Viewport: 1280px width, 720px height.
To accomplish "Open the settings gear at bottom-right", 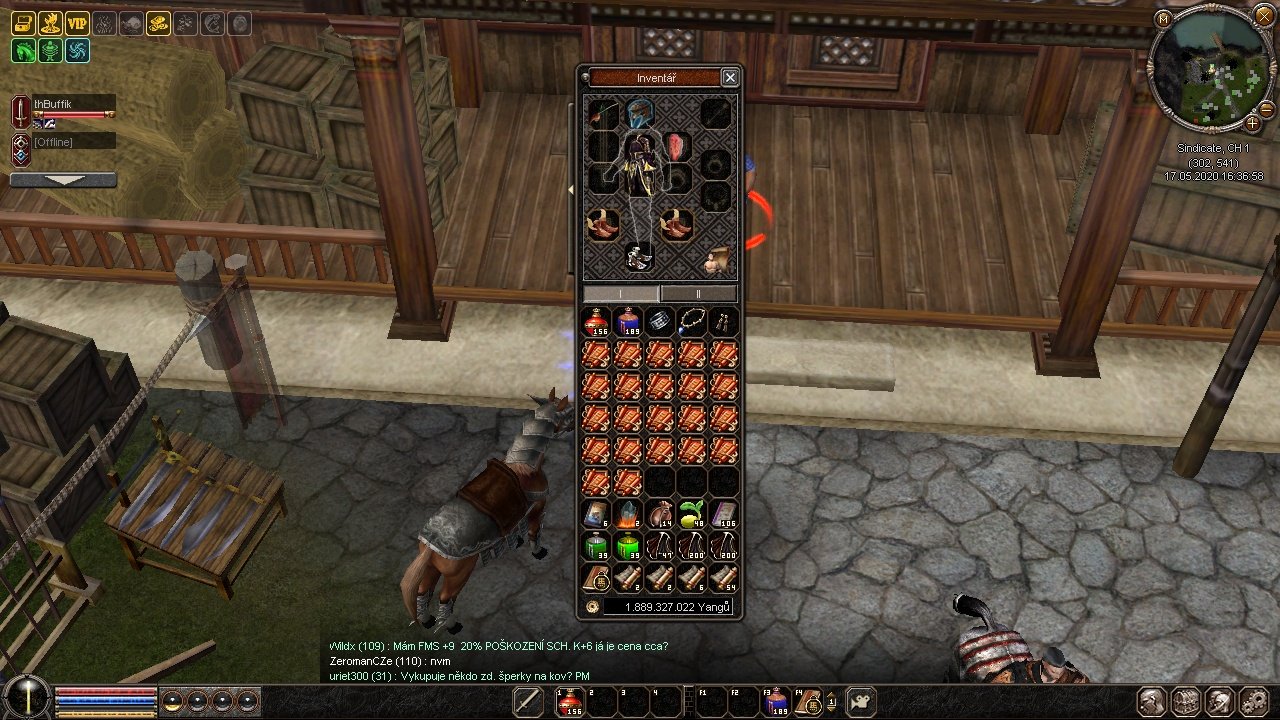I will (x=1252, y=700).
